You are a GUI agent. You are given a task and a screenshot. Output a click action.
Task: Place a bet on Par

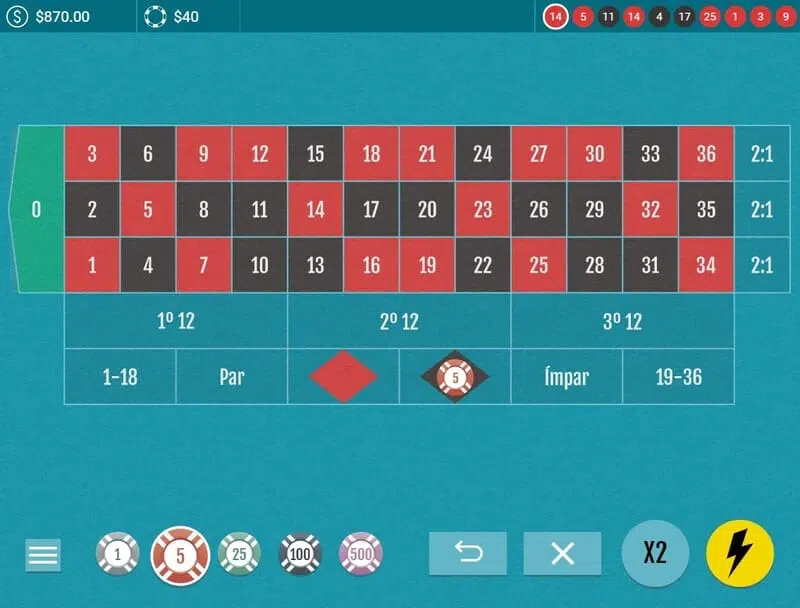pos(232,377)
